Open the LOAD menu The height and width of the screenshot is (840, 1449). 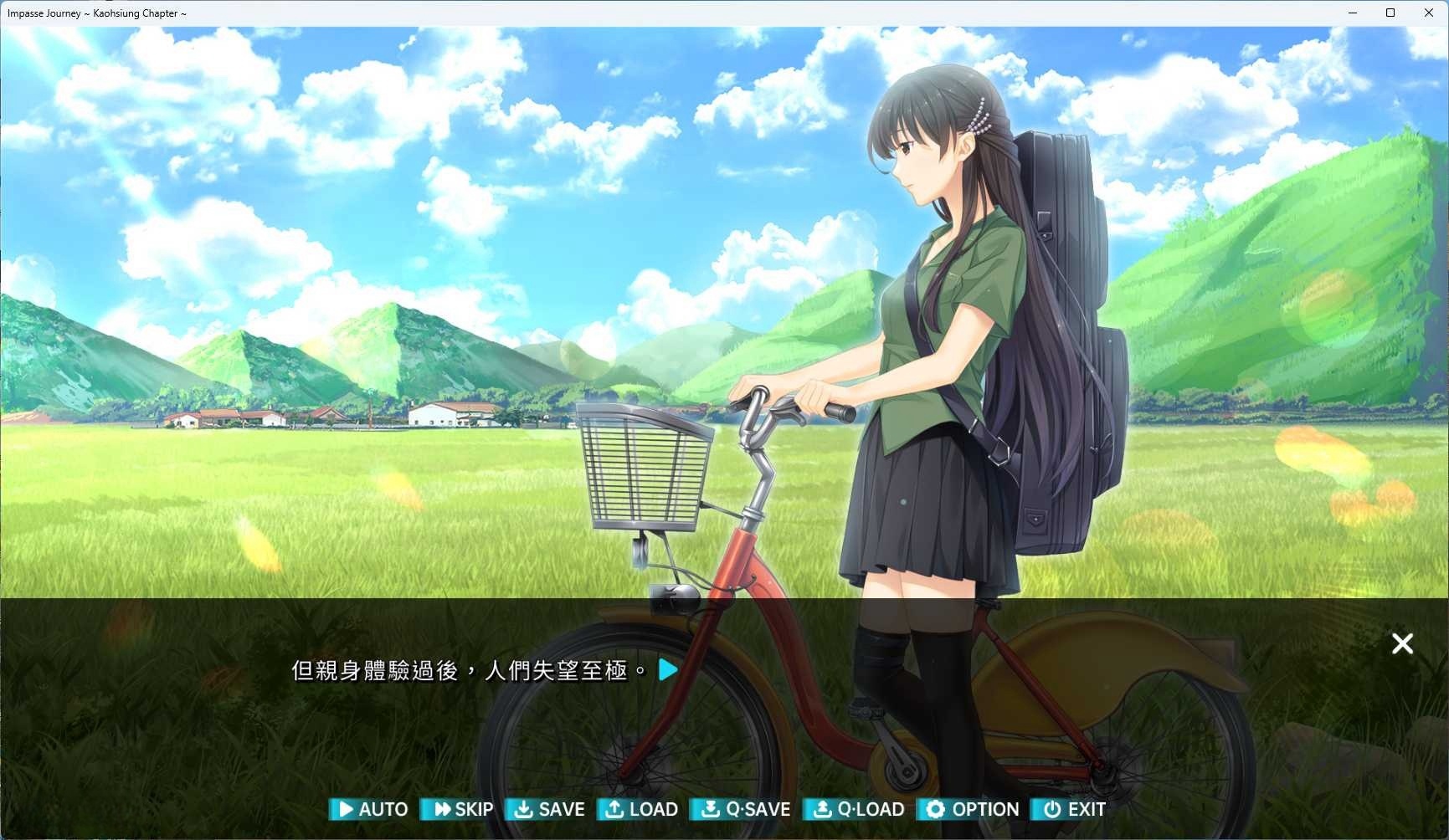[x=642, y=809]
